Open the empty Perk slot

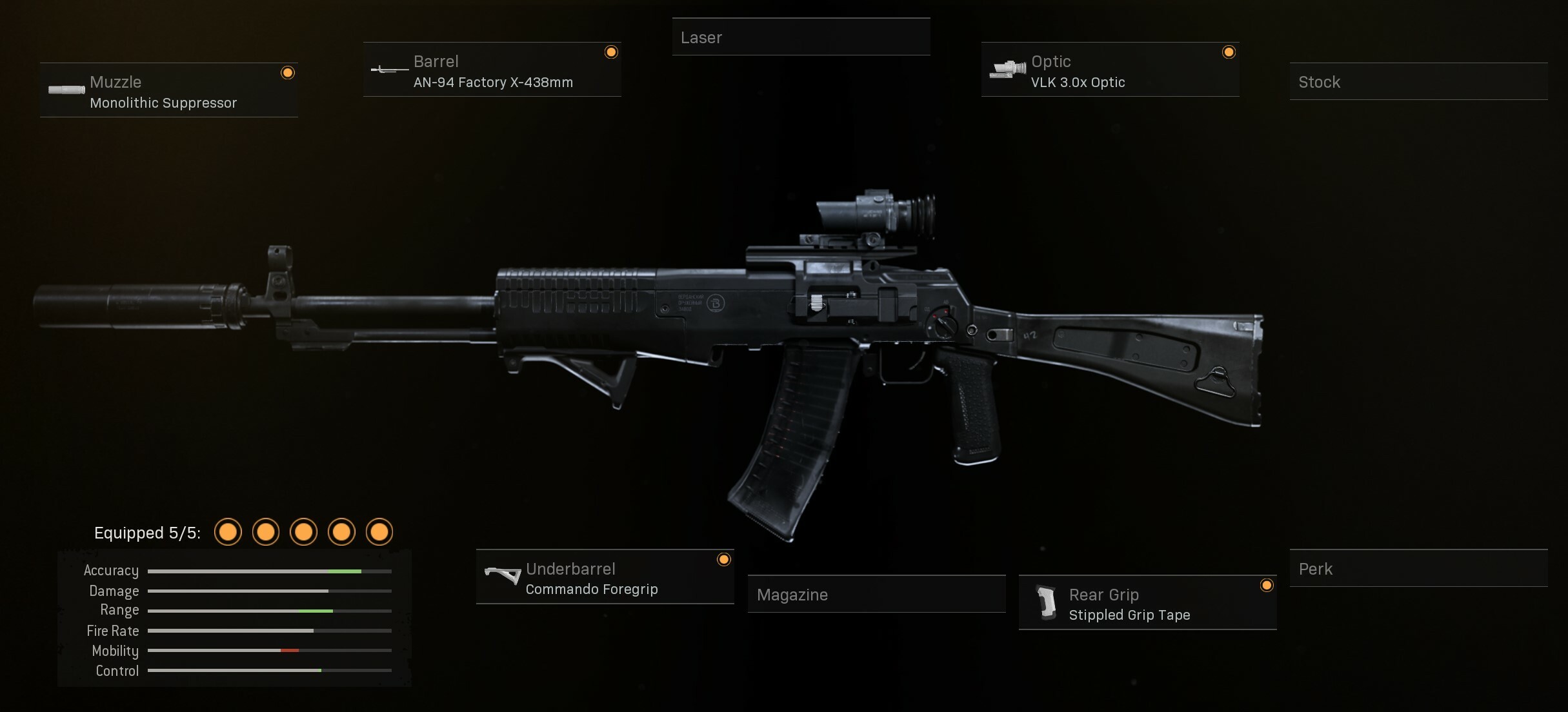[1418, 569]
